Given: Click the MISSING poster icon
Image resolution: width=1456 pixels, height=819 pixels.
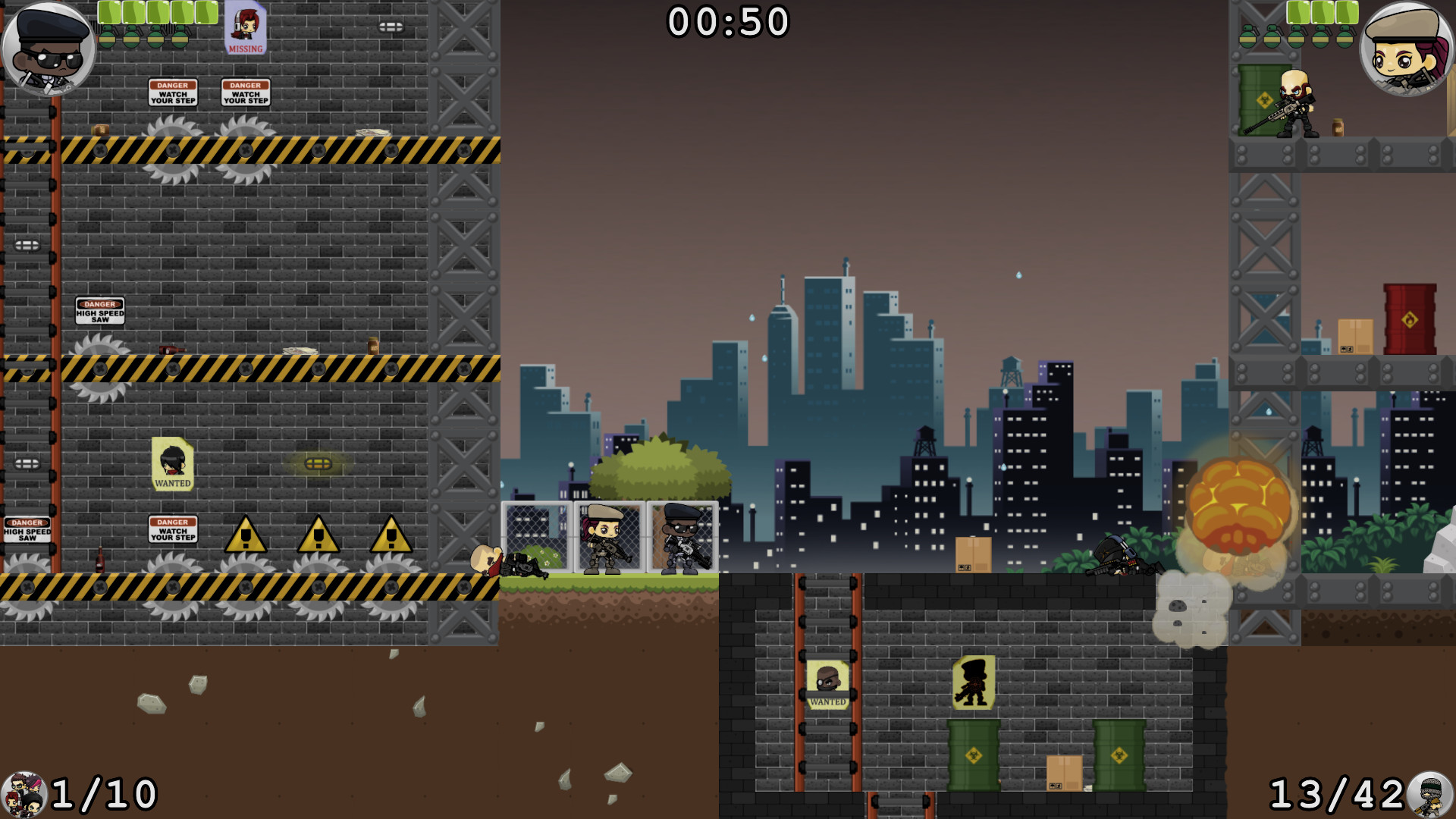Looking at the screenshot, I should (243, 29).
